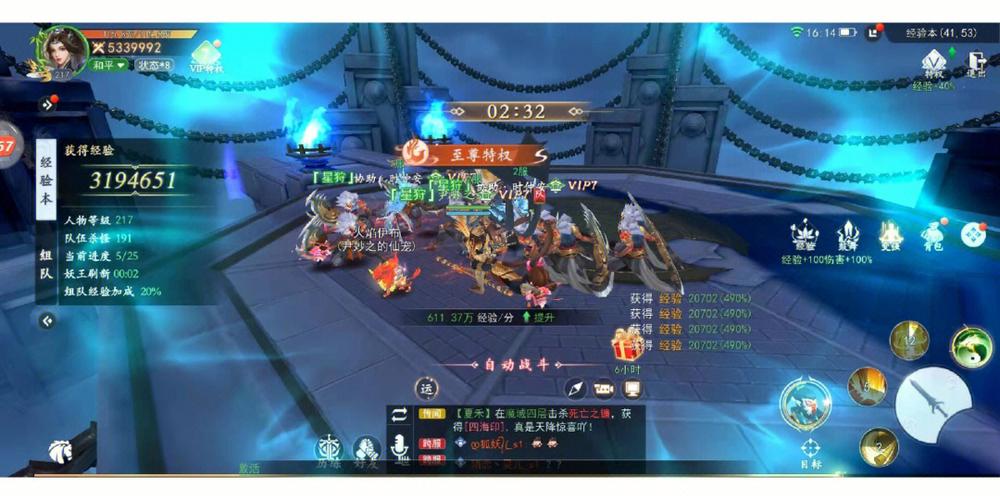Image resolution: width=1000 pixels, height=500 pixels.
Task: Toggle the 远 view distance button
Action: coord(427,388)
